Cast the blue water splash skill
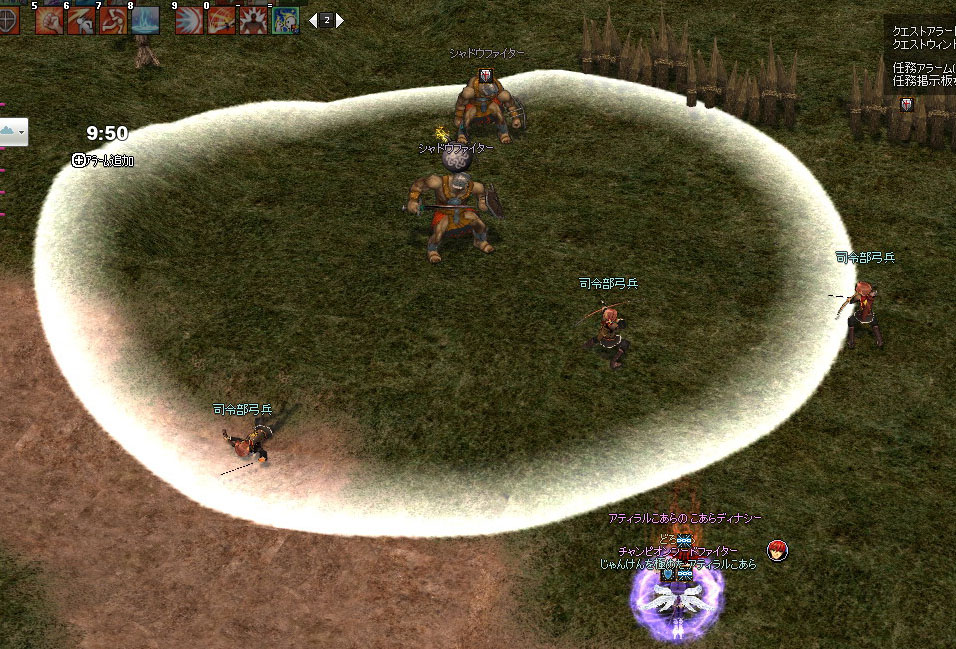The height and width of the screenshot is (649, 956). click(145, 20)
